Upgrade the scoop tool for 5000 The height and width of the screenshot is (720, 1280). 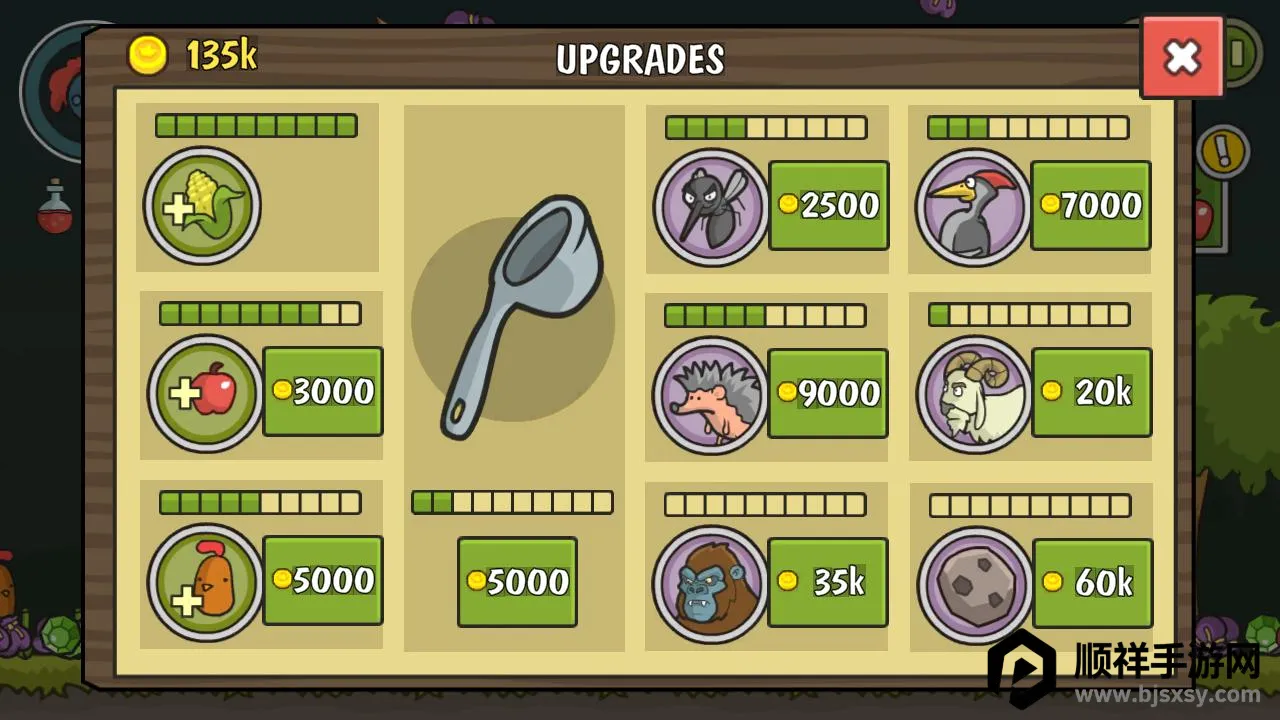tap(517, 582)
